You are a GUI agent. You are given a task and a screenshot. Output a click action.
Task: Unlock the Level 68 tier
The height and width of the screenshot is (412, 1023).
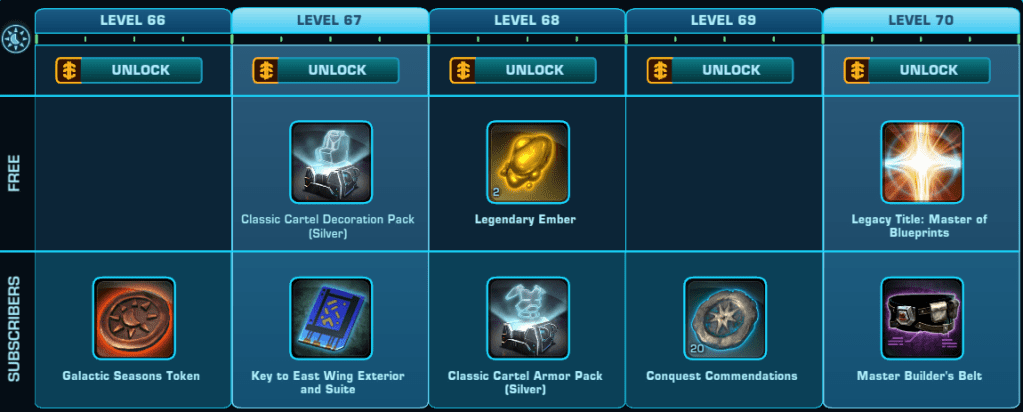(523, 70)
